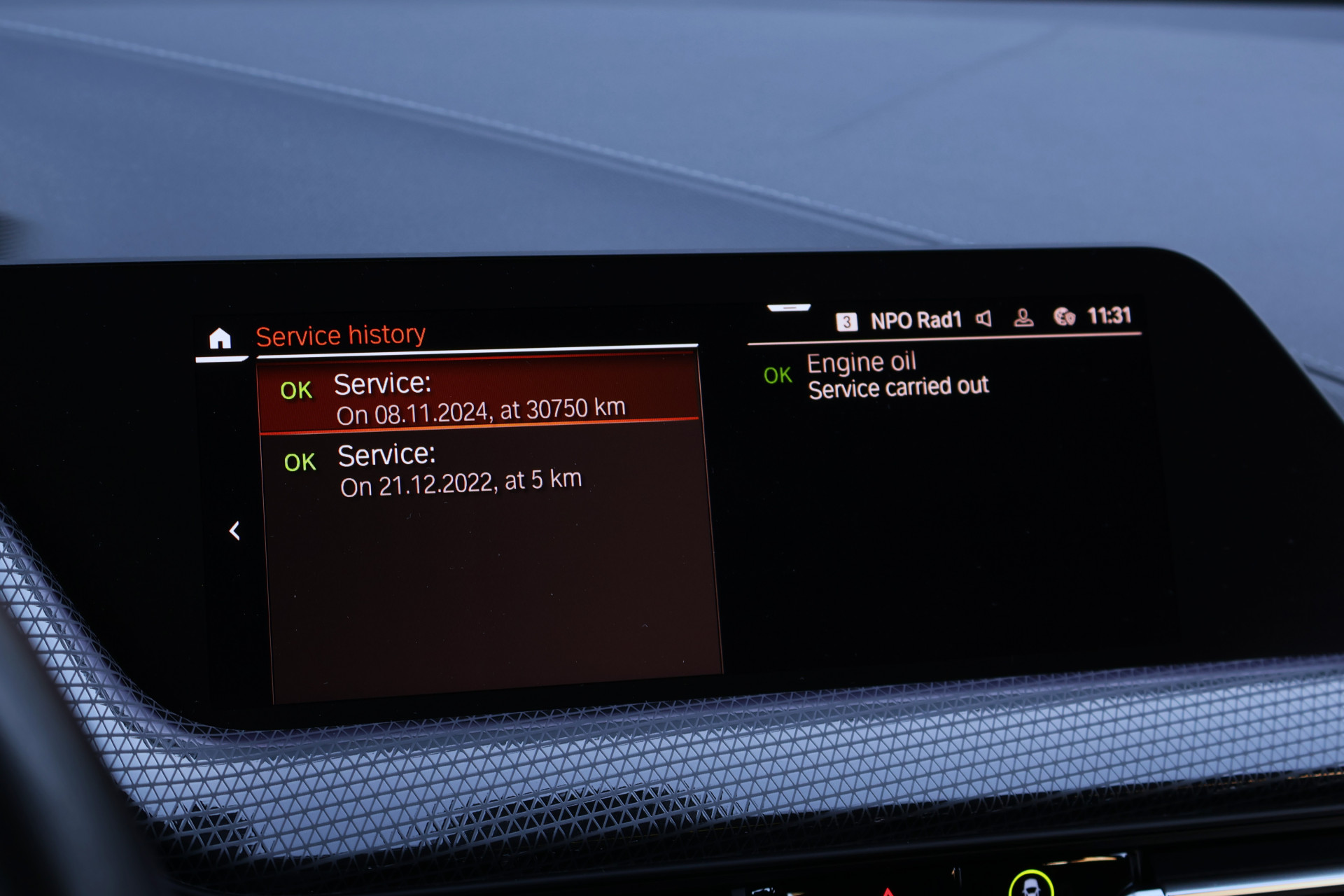Image resolution: width=1344 pixels, height=896 pixels.
Task: Go back with the left arrow
Action: [235, 531]
